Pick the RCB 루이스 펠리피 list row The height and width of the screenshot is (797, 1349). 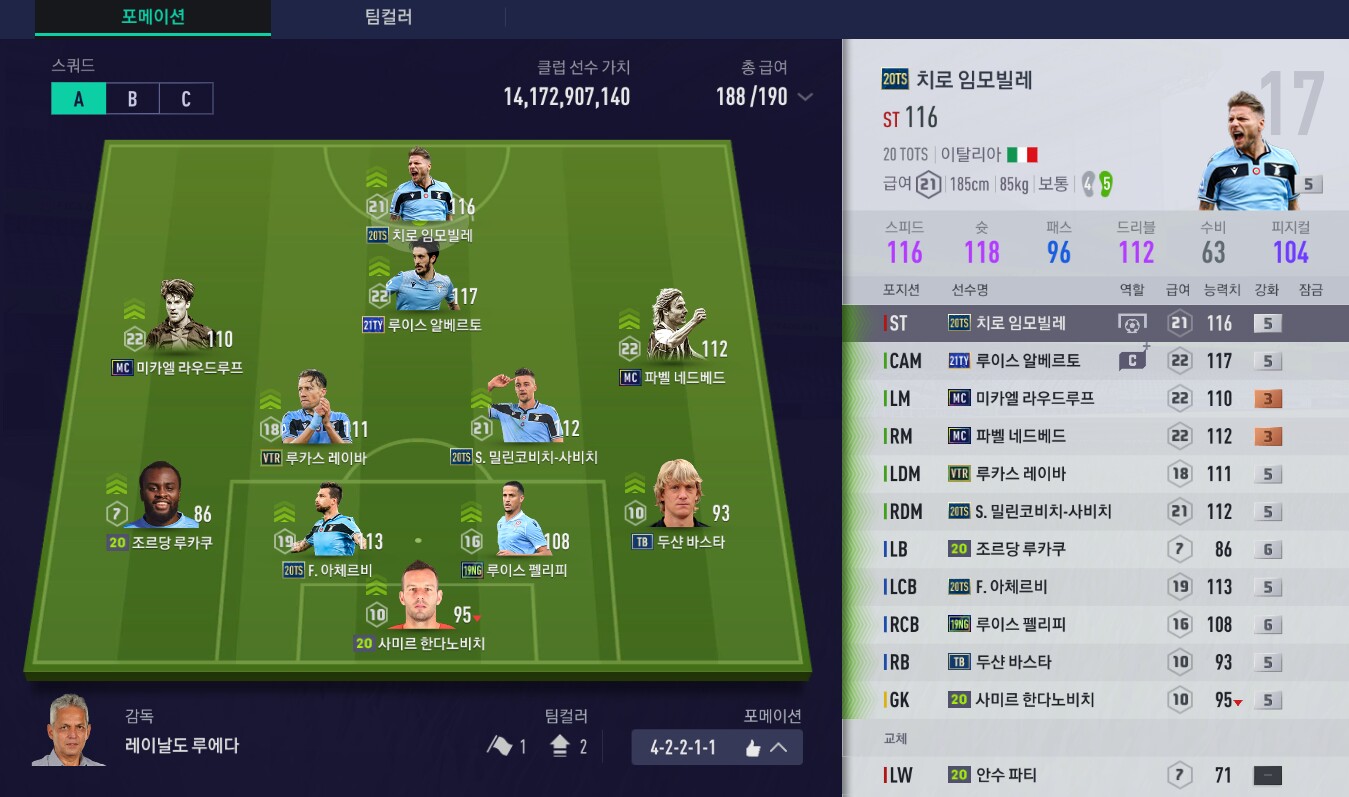pos(1095,625)
